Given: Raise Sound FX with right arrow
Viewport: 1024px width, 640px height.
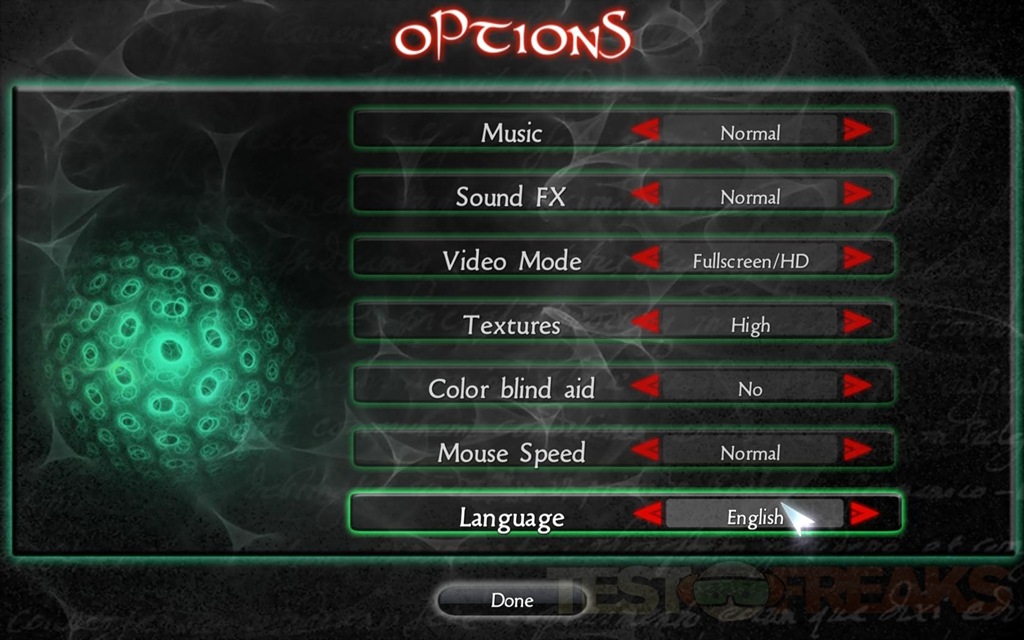Looking at the screenshot, I should pyautogui.click(x=856, y=195).
